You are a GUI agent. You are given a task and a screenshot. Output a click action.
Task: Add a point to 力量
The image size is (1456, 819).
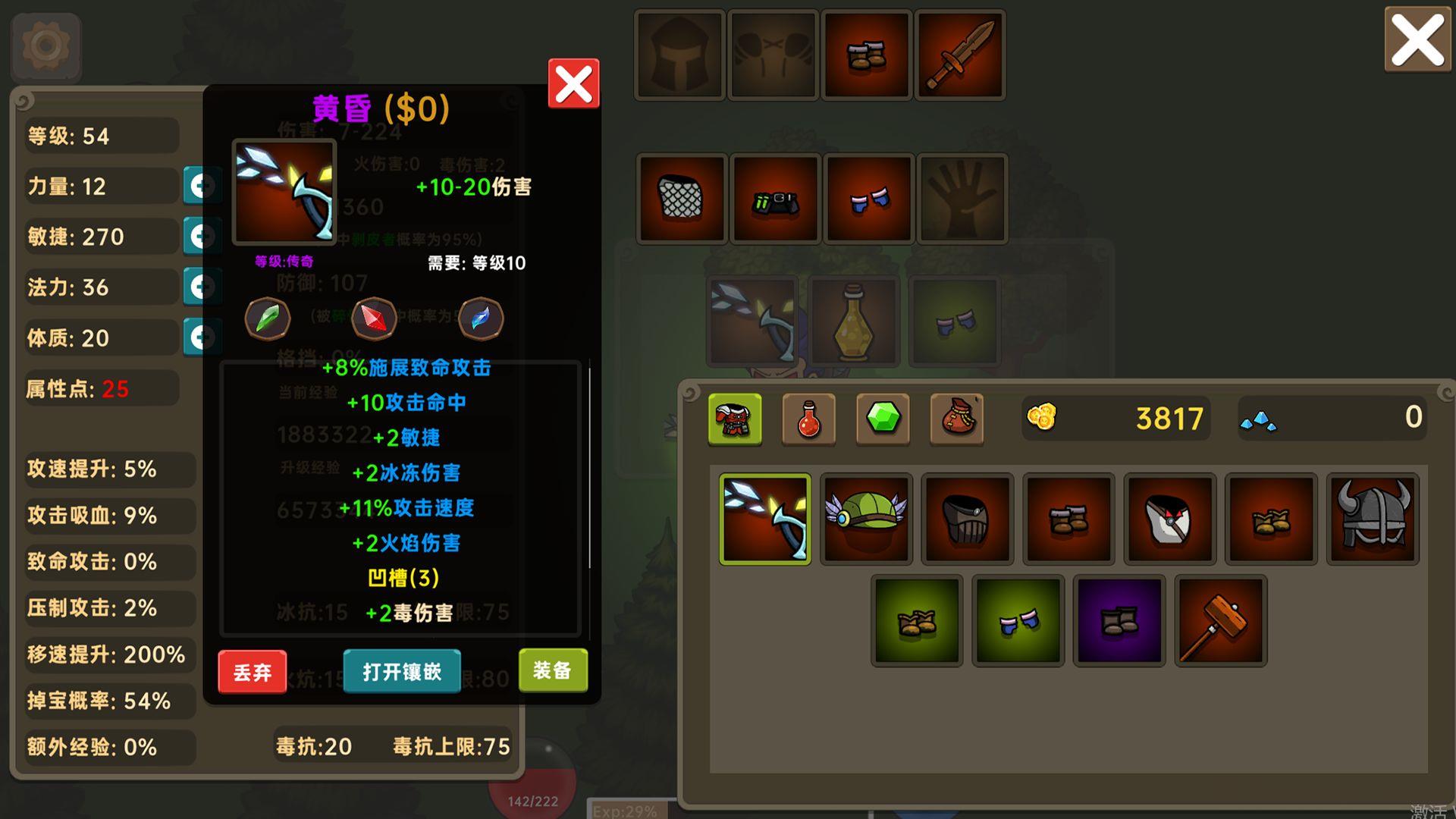tap(199, 186)
